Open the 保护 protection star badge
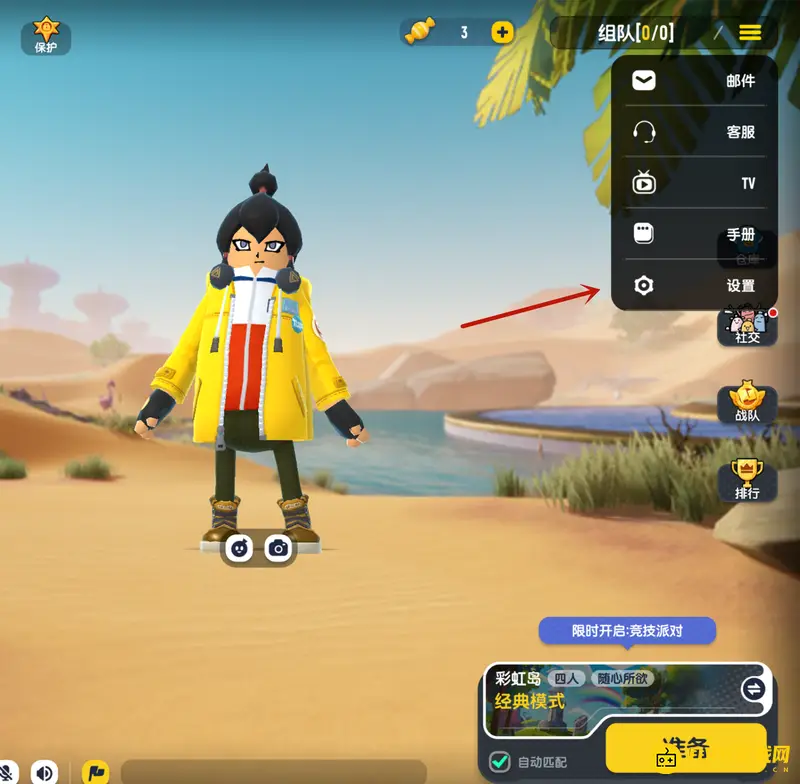800x784 pixels. 46,34
